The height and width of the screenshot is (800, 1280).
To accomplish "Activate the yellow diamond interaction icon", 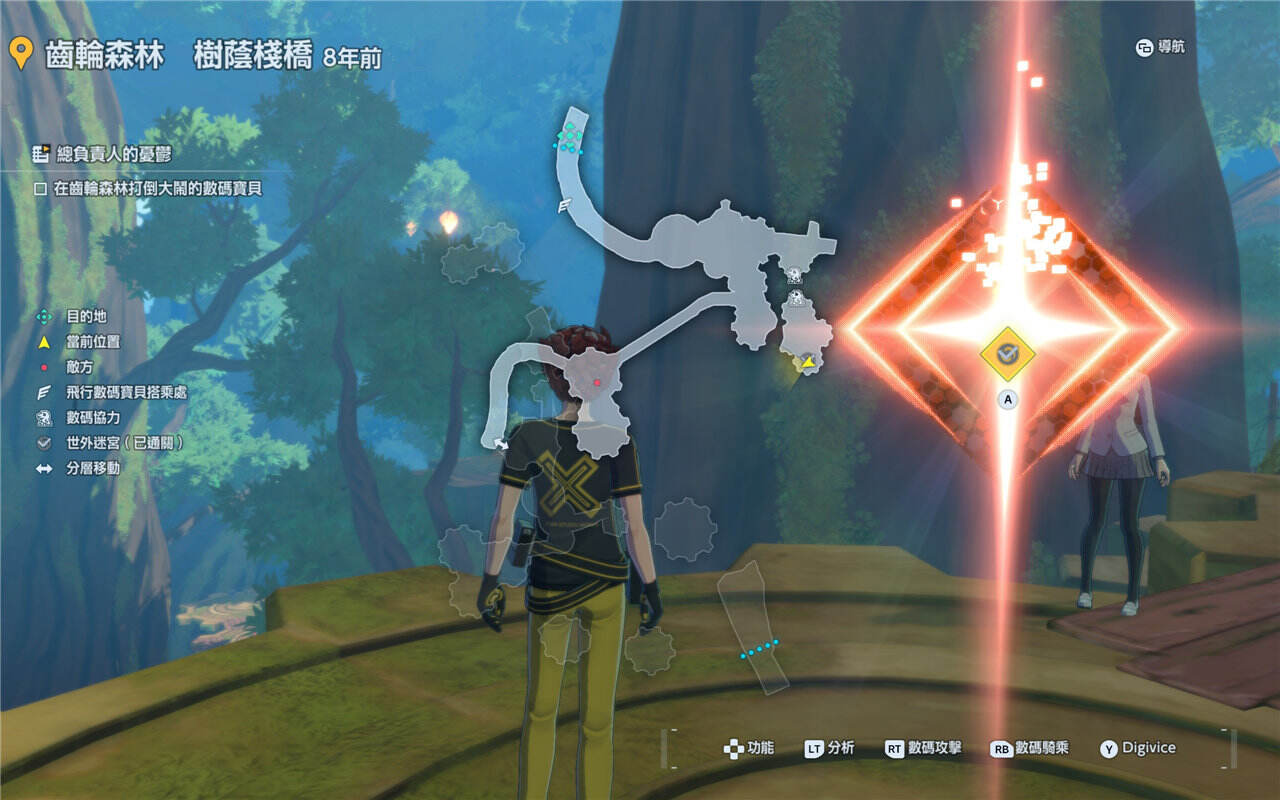I will 1007,353.
